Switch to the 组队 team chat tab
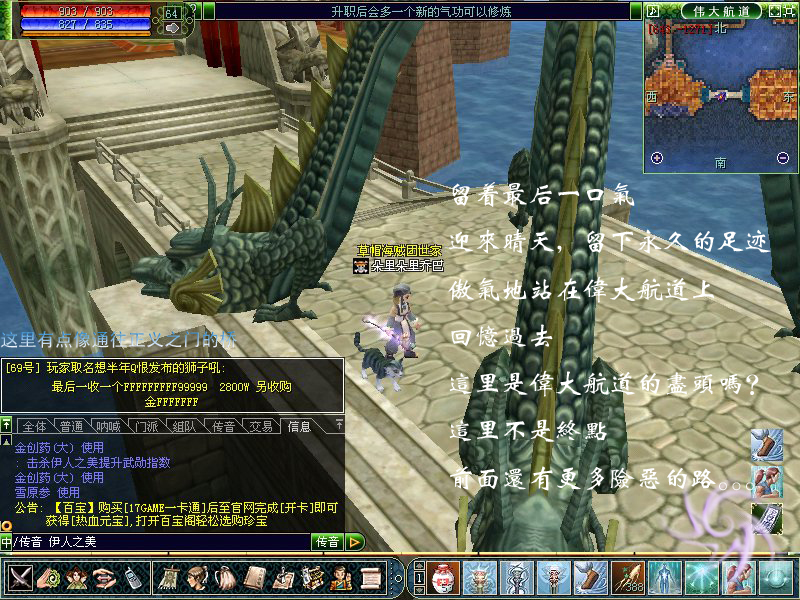800x600 pixels. [184, 426]
